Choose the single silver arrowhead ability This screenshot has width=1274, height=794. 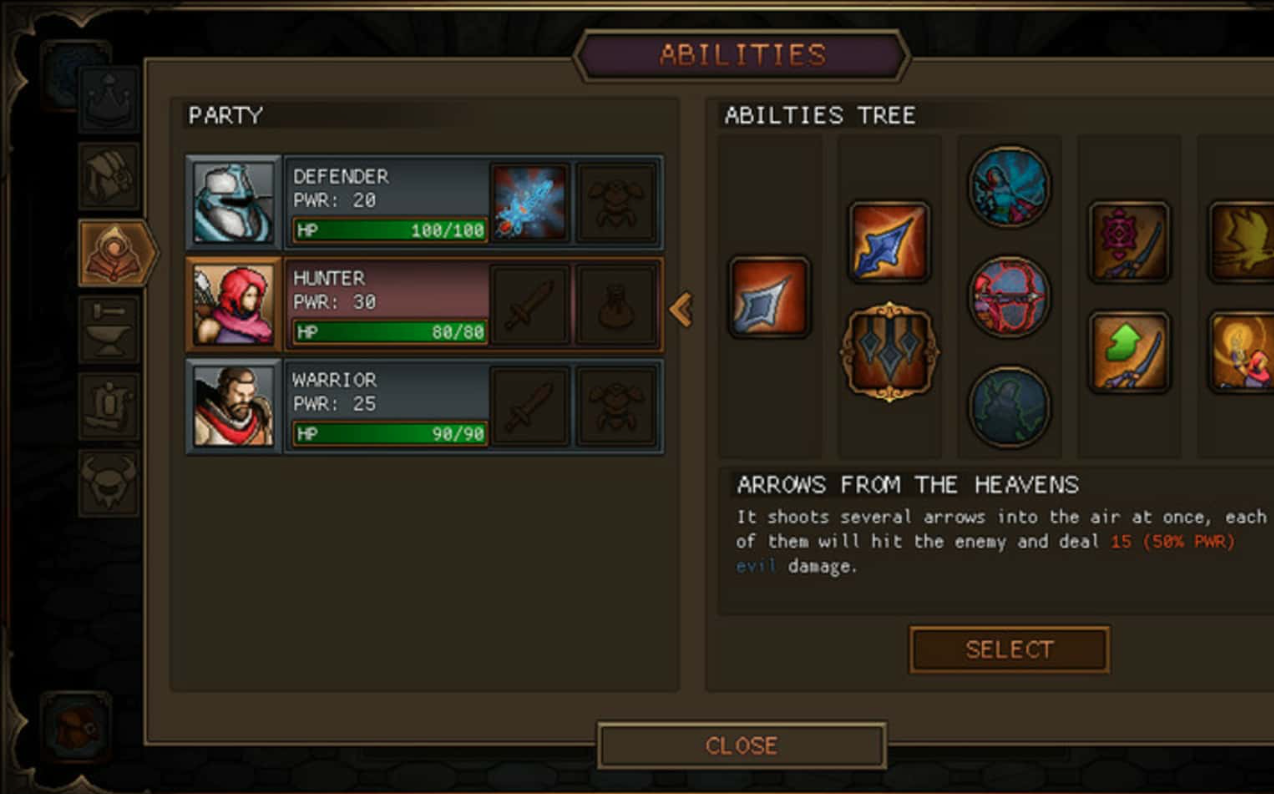tap(769, 297)
